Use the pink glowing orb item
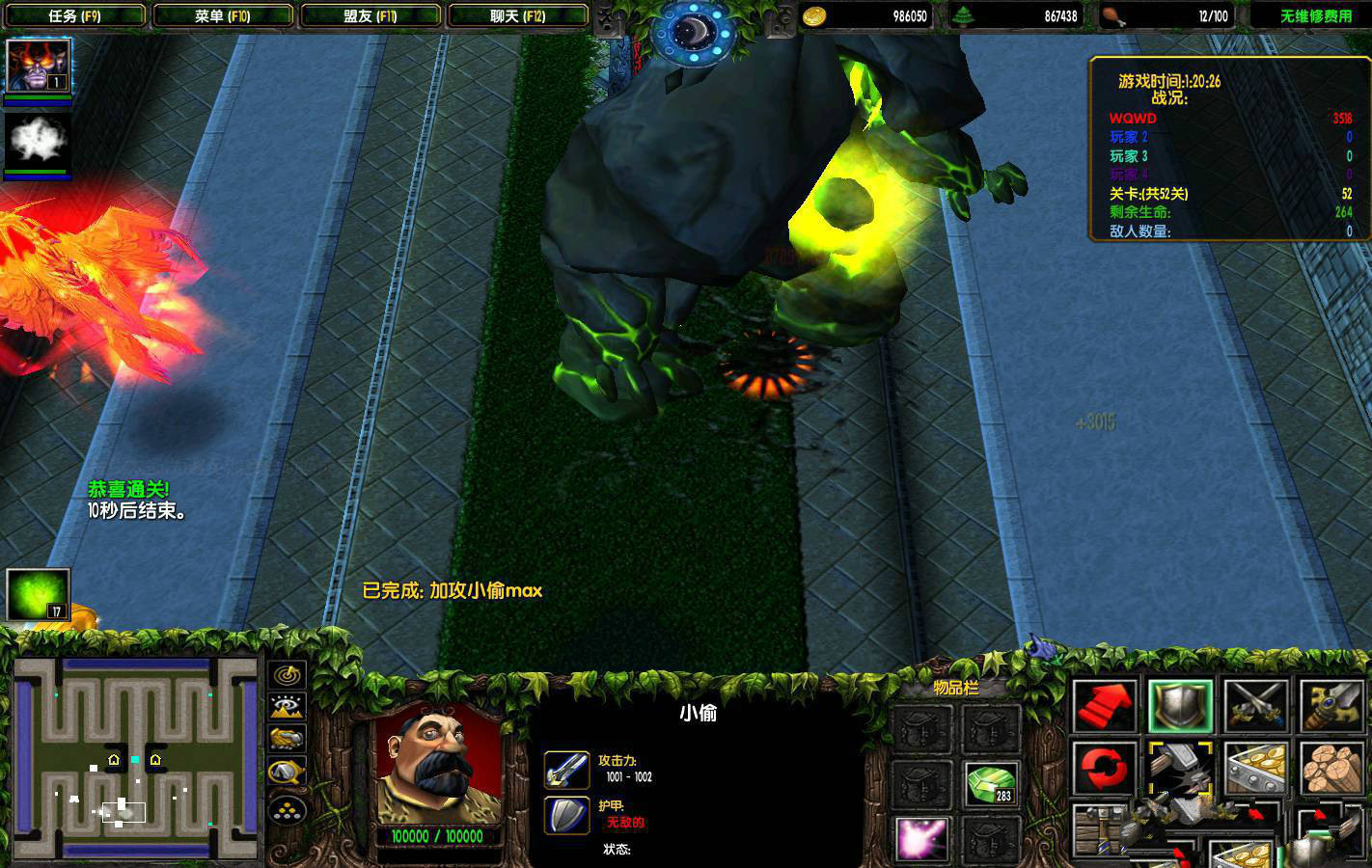This screenshot has height=868, width=1372. pyautogui.click(x=922, y=837)
